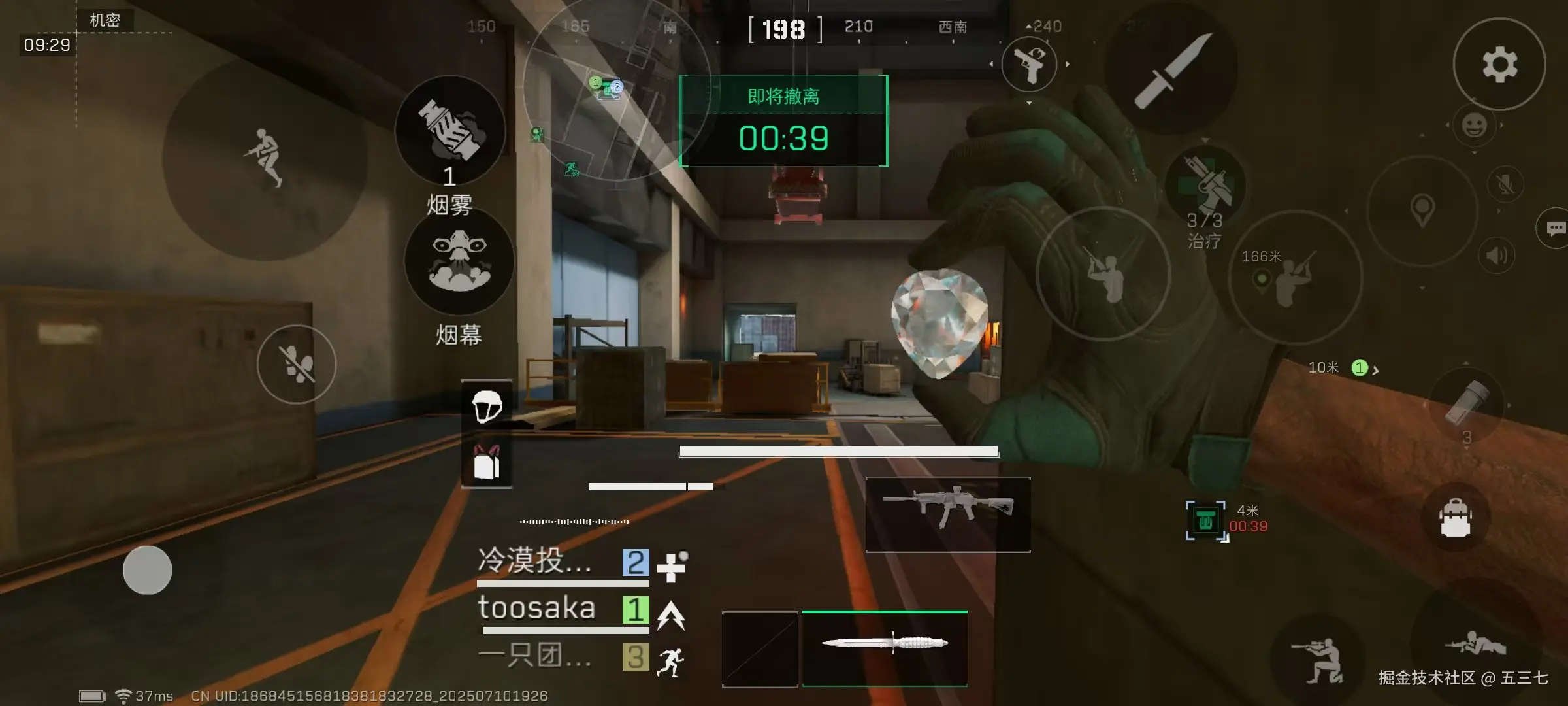Select the assault rifle weapon slot

948,514
